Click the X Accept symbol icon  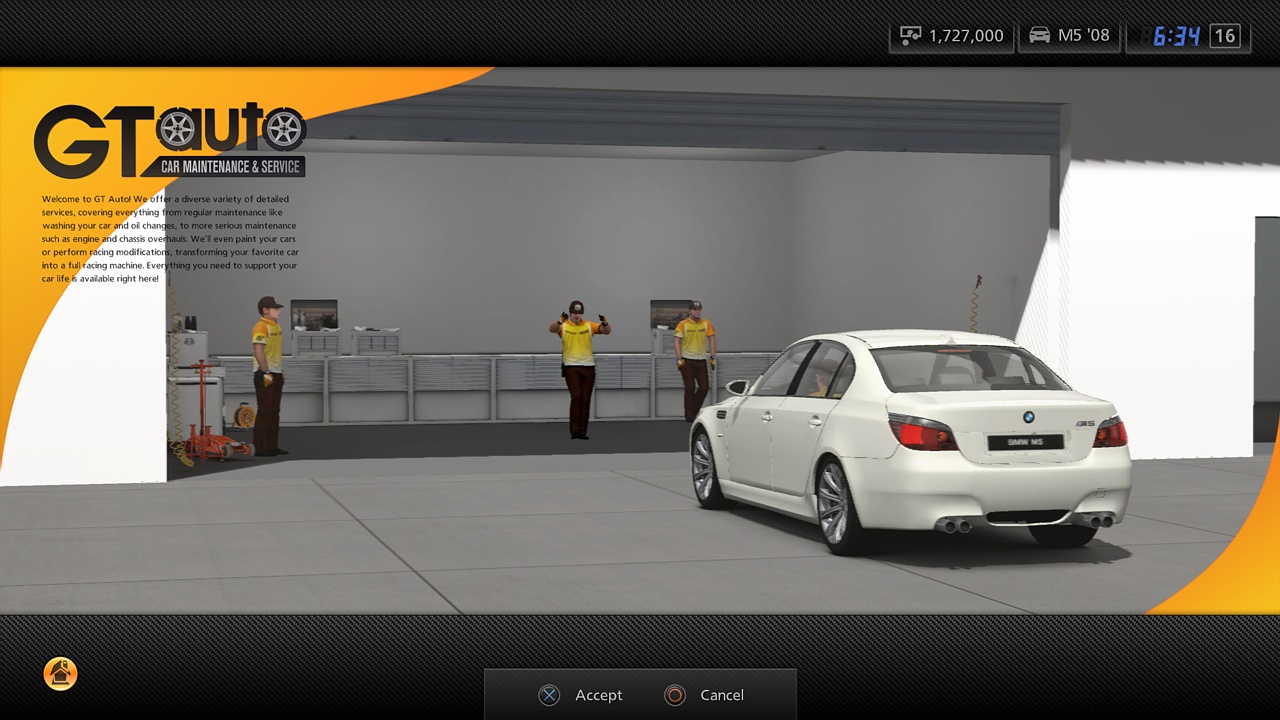pos(549,695)
